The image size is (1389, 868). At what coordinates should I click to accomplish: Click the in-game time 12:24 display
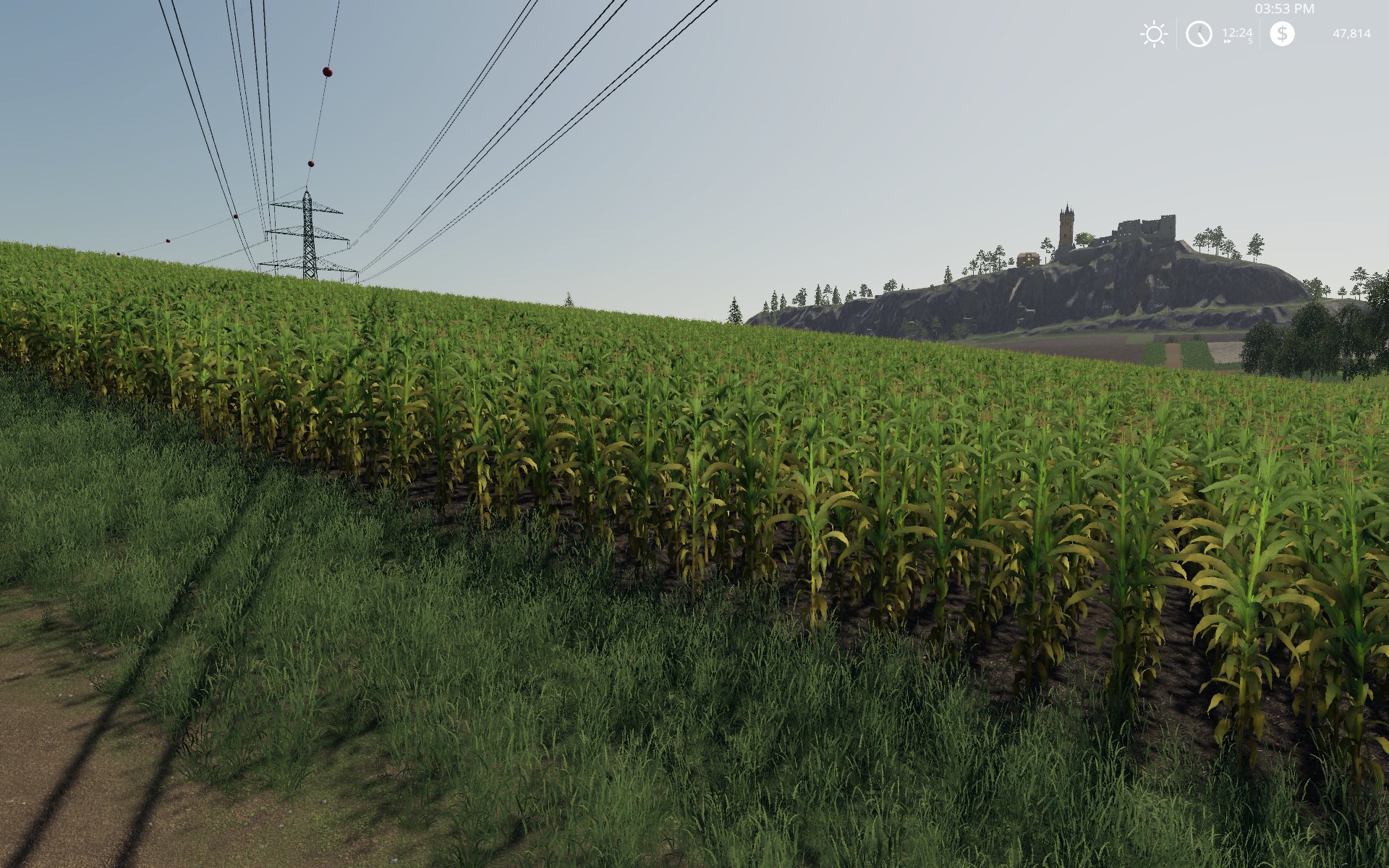pyautogui.click(x=1237, y=31)
